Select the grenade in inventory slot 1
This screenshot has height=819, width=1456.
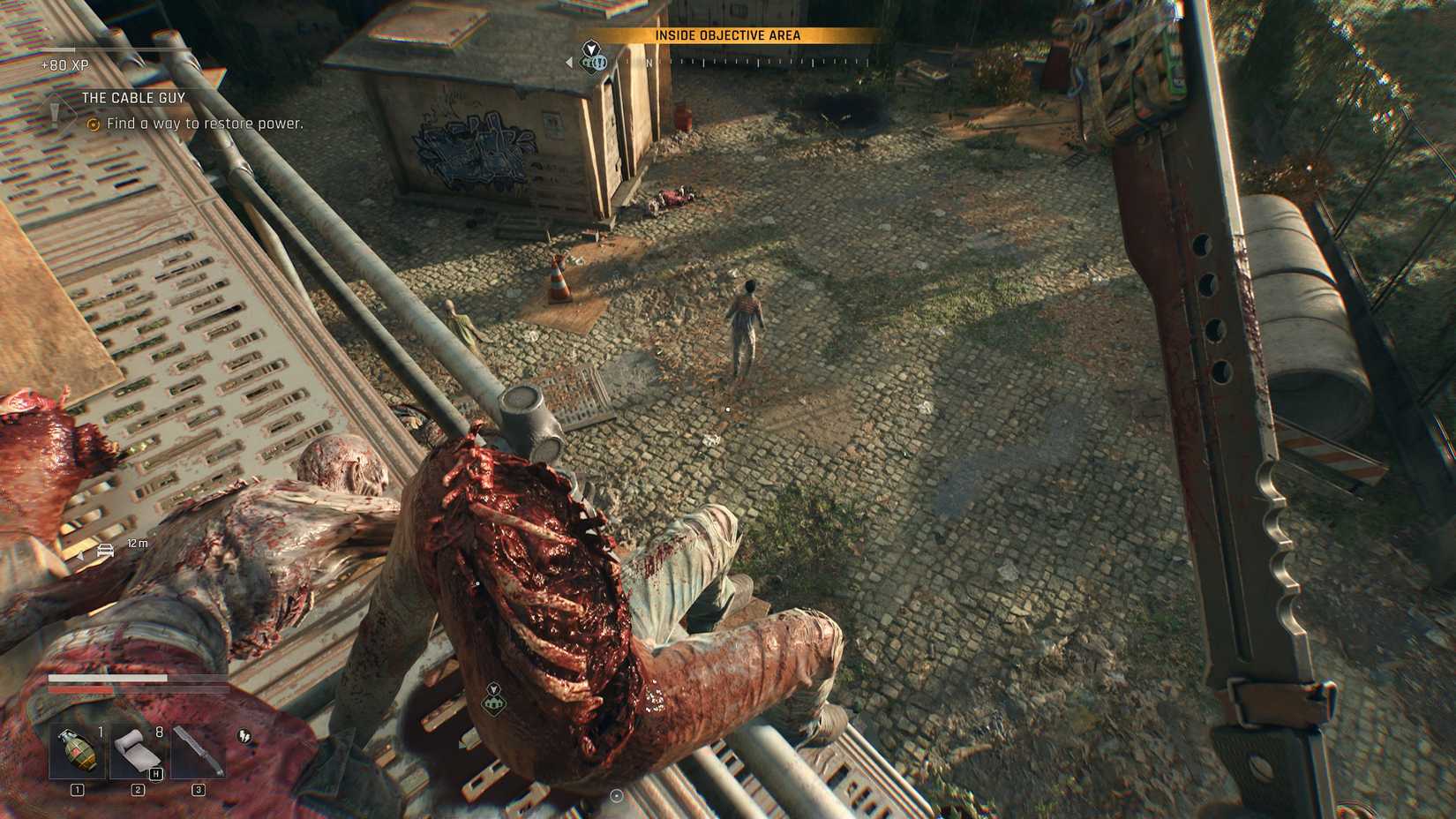click(79, 750)
